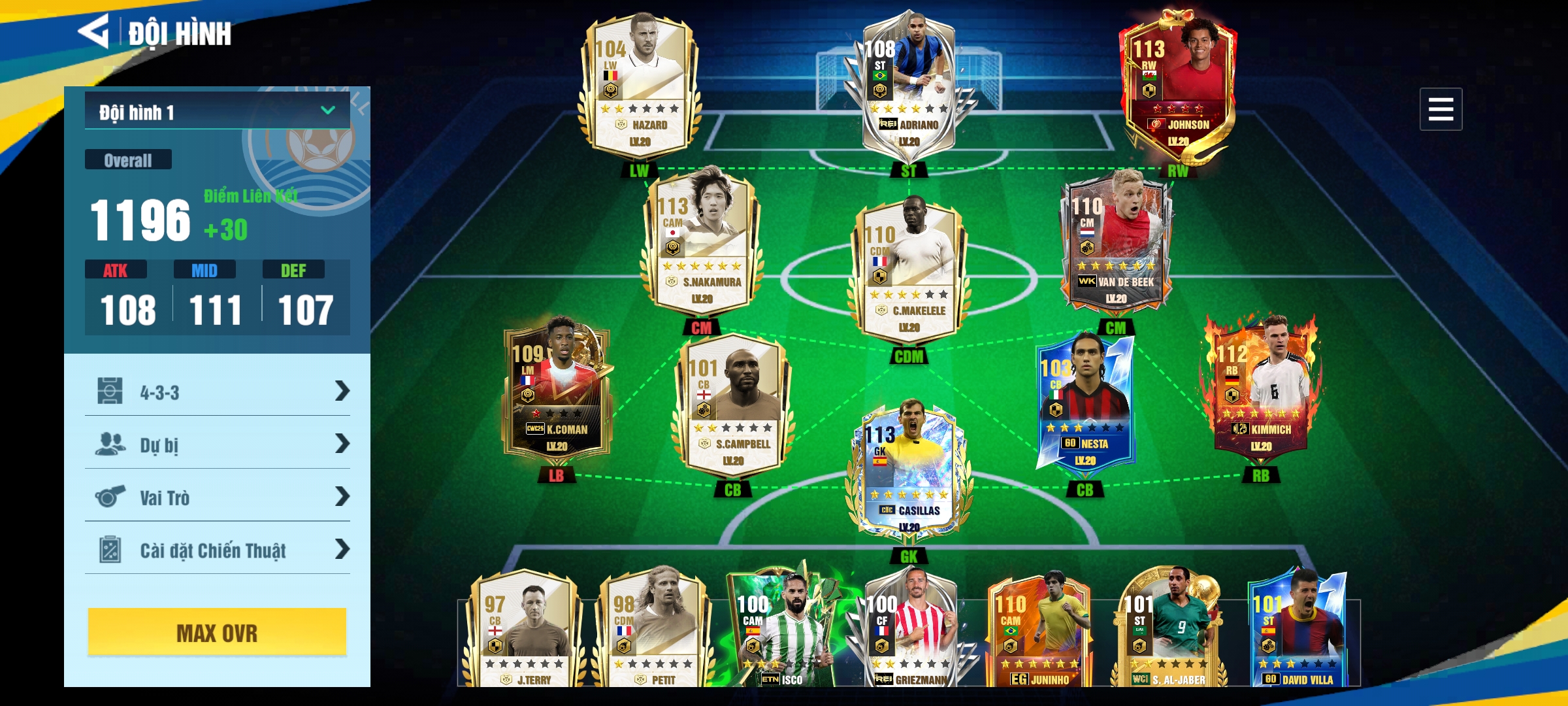The height and width of the screenshot is (706, 1568).
Task: Select the Casillas goalkeeper card
Action: pyautogui.click(x=909, y=471)
